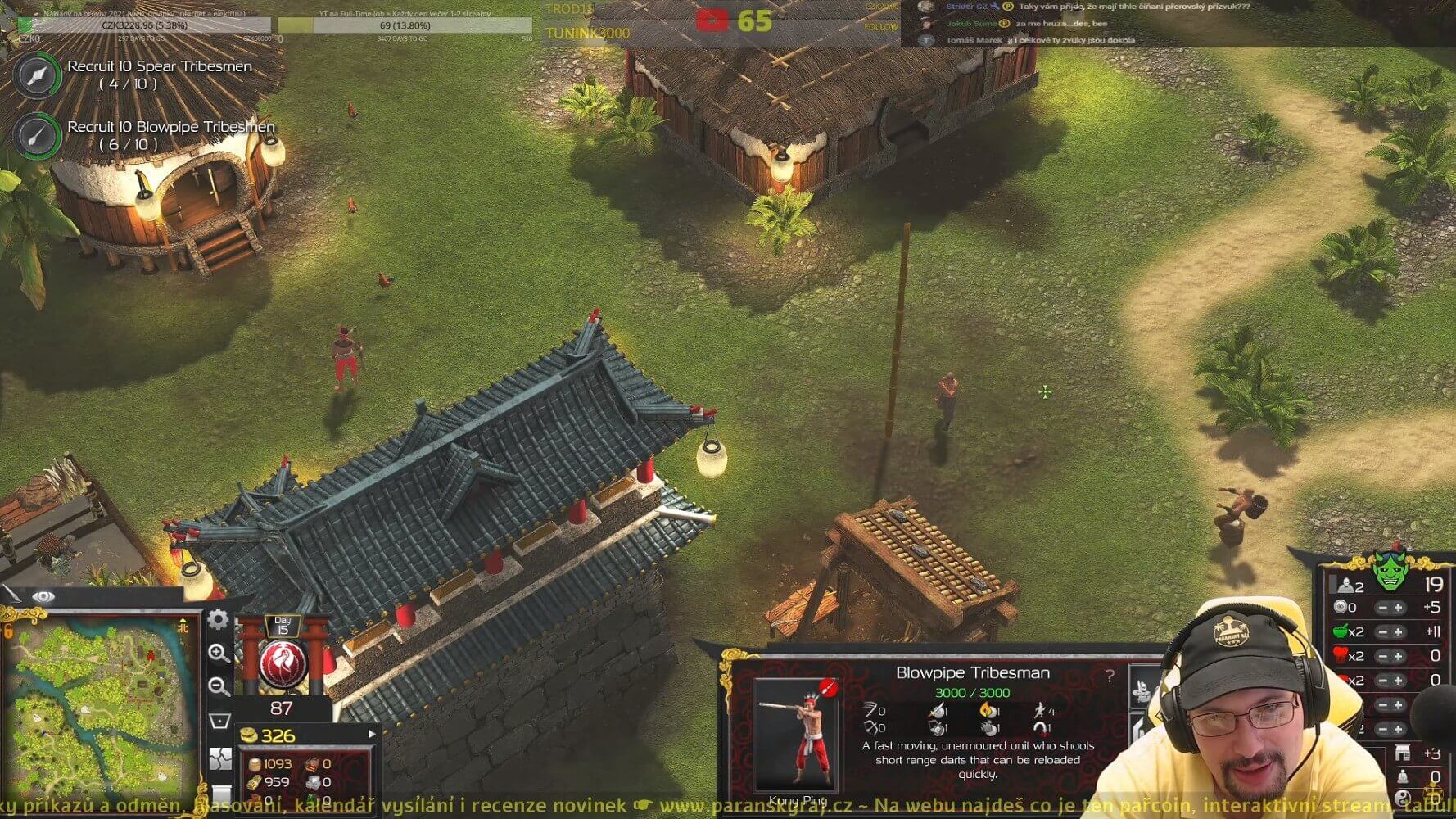1456x819 pixels.
Task: Open the question mark help for Blowpipe Tribesman
Action: [x=1110, y=676]
